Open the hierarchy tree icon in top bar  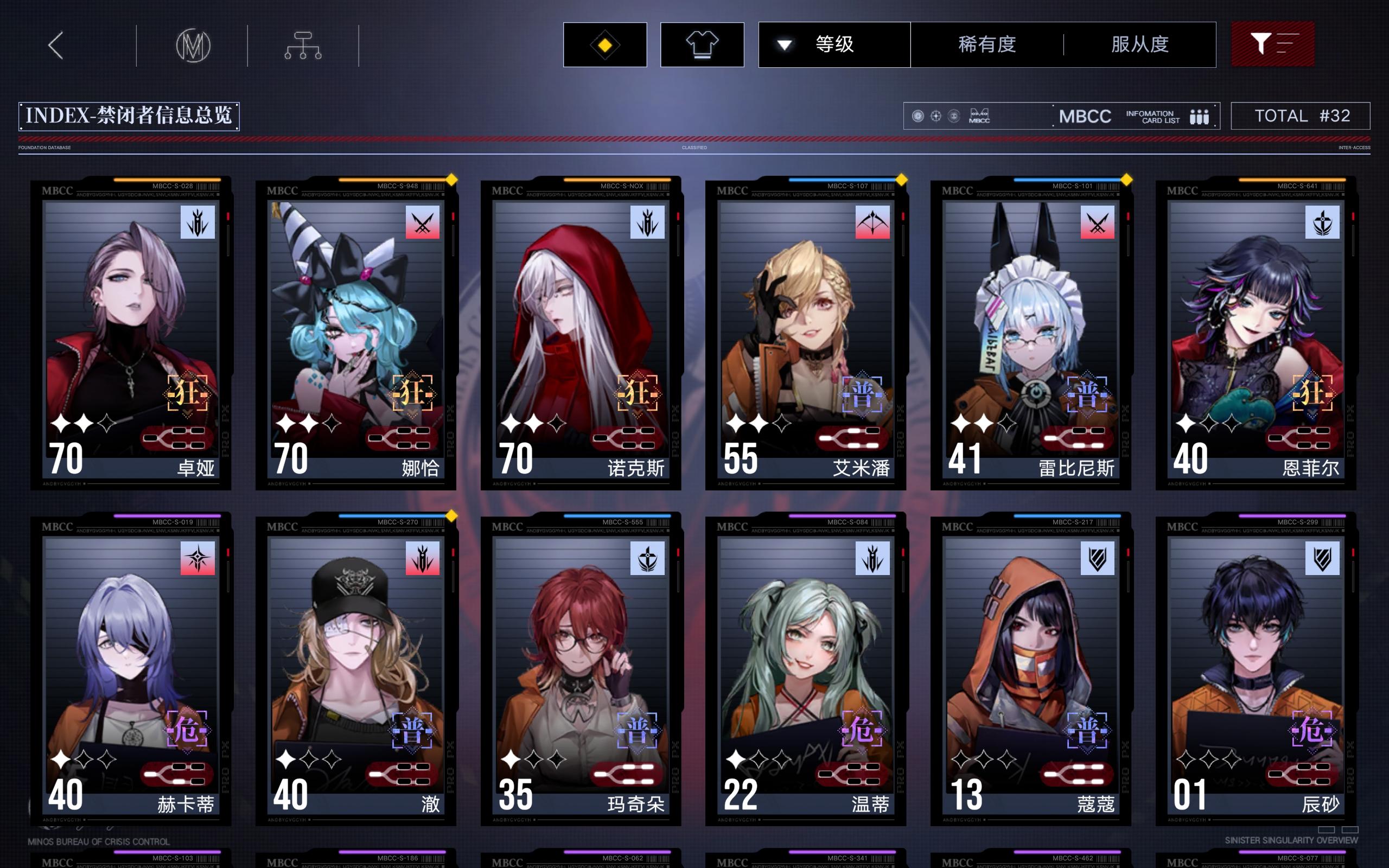tap(303, 44)
